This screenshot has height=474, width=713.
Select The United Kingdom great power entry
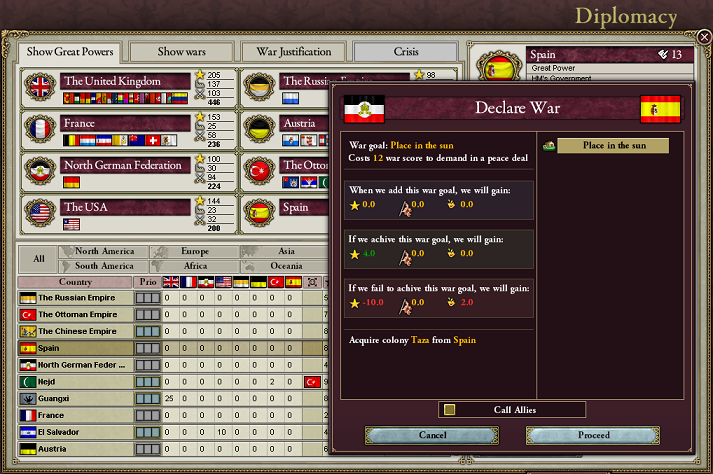click(x=125, y=81)
